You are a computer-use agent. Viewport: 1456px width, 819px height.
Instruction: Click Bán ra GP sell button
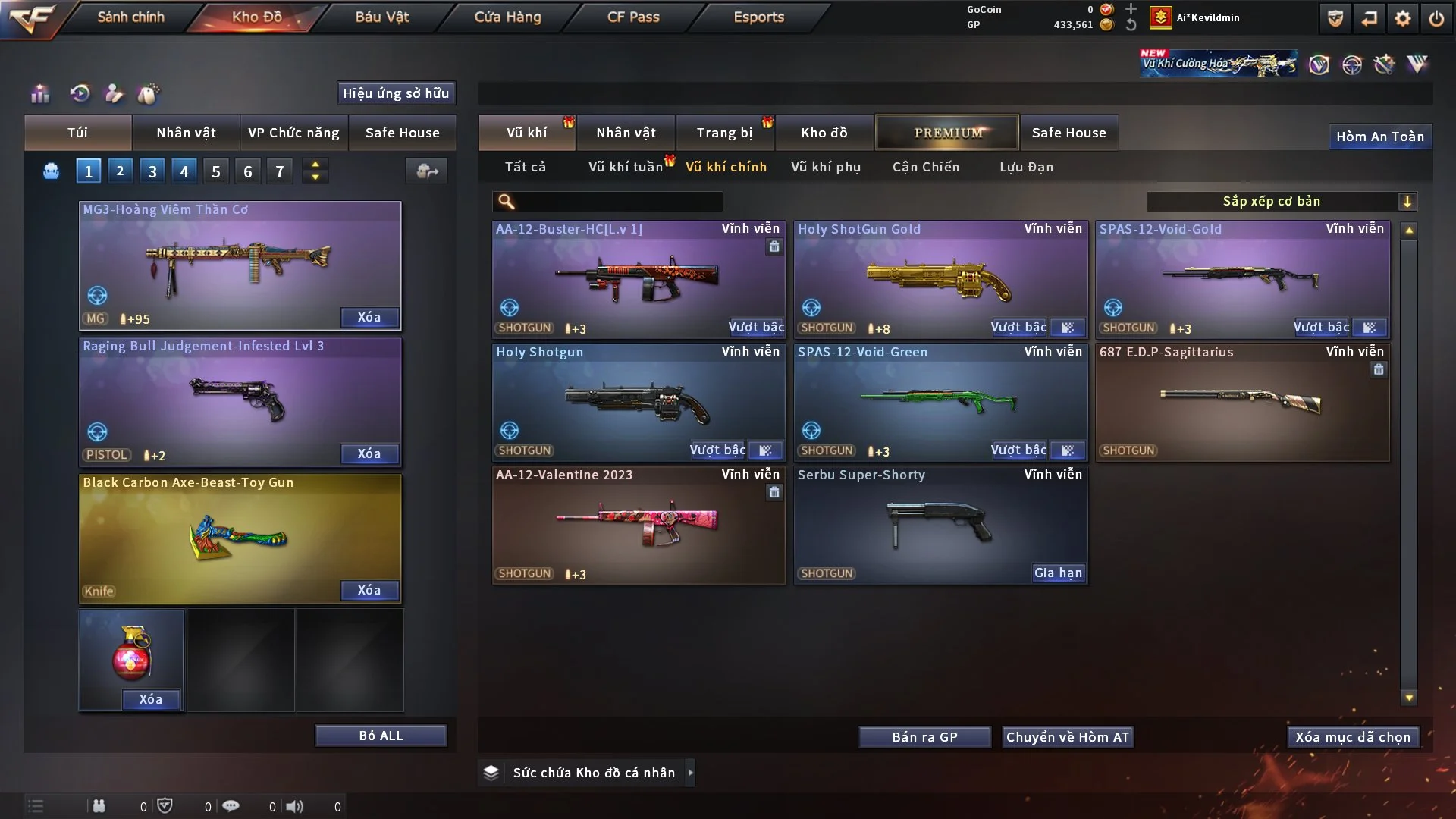point(924,737)
